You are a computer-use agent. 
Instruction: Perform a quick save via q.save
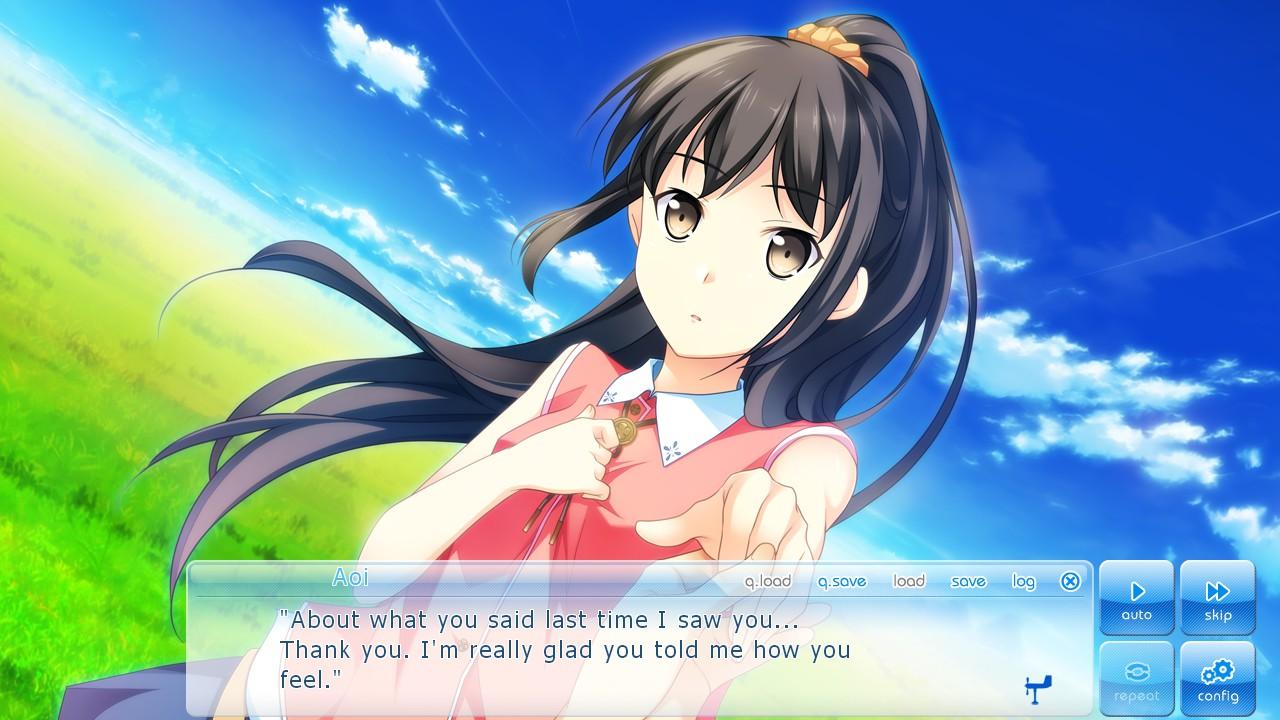click(x=842, y=581)
